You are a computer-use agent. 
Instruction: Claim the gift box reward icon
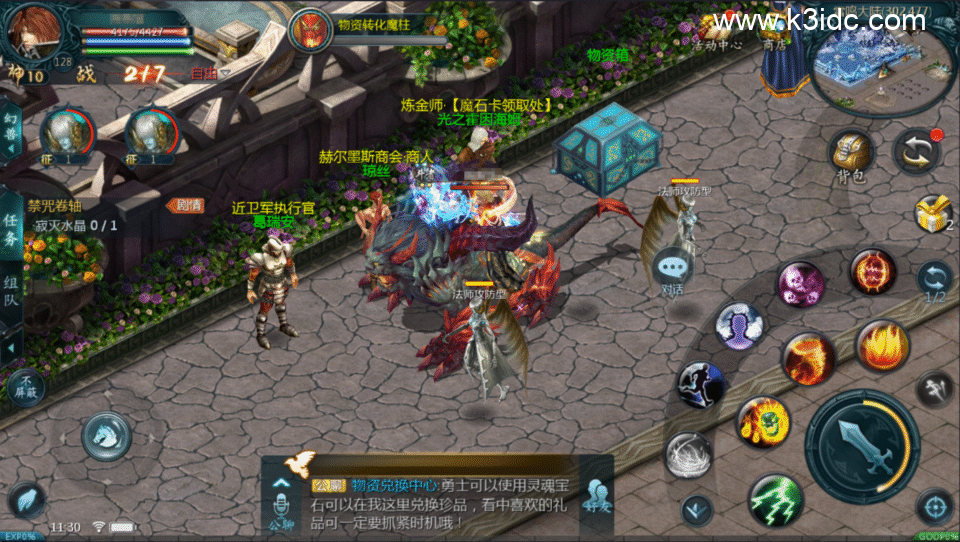click(932, 214)
